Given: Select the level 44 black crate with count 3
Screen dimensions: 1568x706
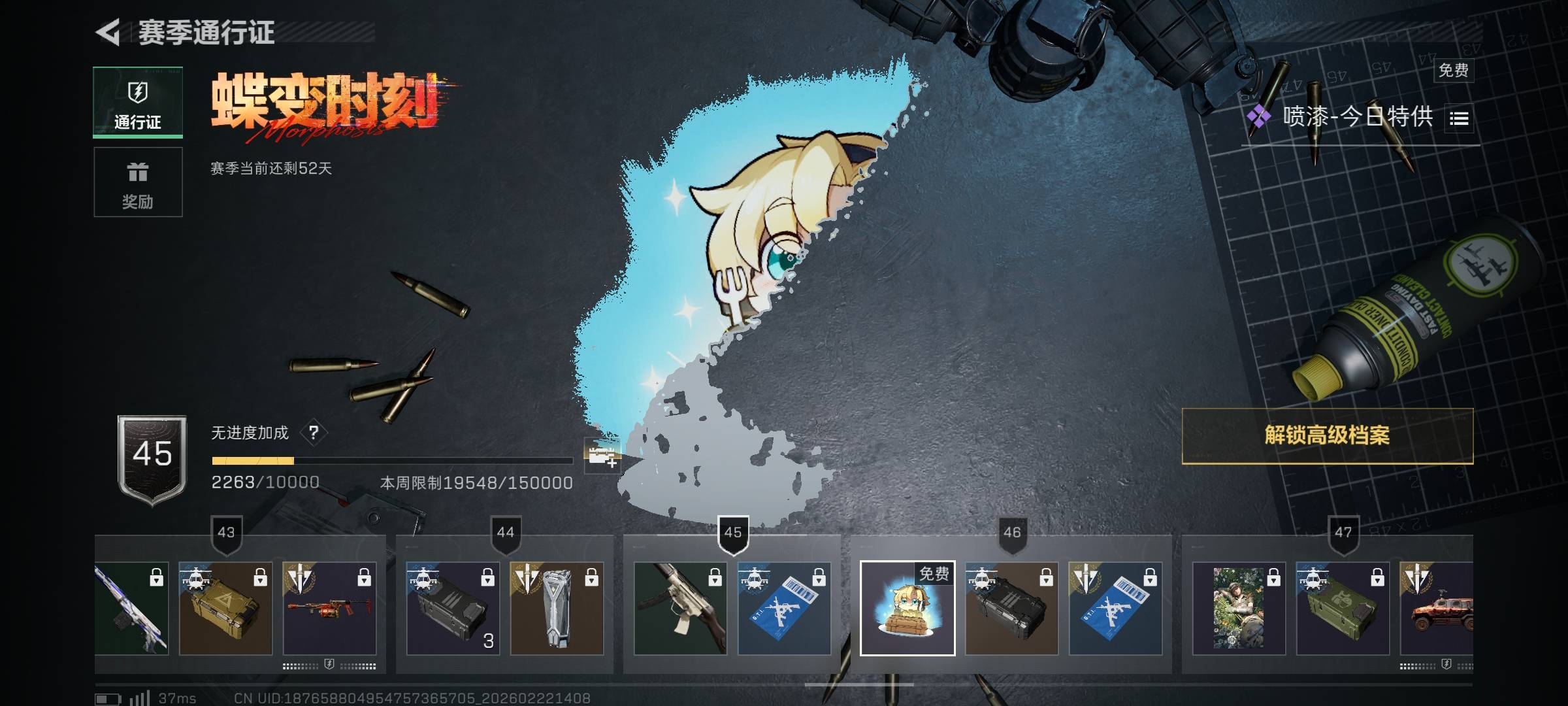Looking at the screenshot, I should pyautogui.click(x=453, y=608).
